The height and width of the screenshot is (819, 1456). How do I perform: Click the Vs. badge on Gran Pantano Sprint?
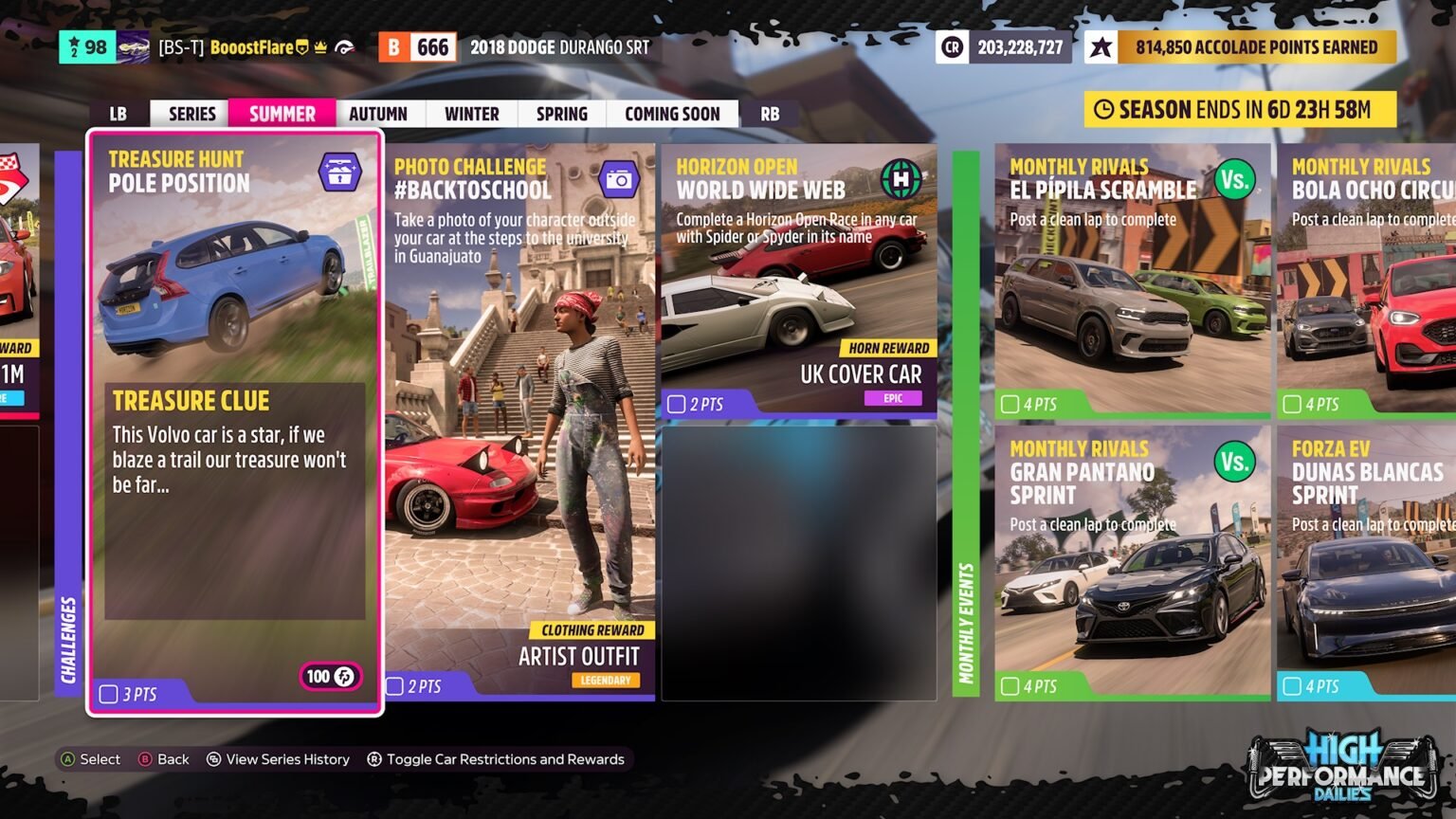coord(1234,462)
